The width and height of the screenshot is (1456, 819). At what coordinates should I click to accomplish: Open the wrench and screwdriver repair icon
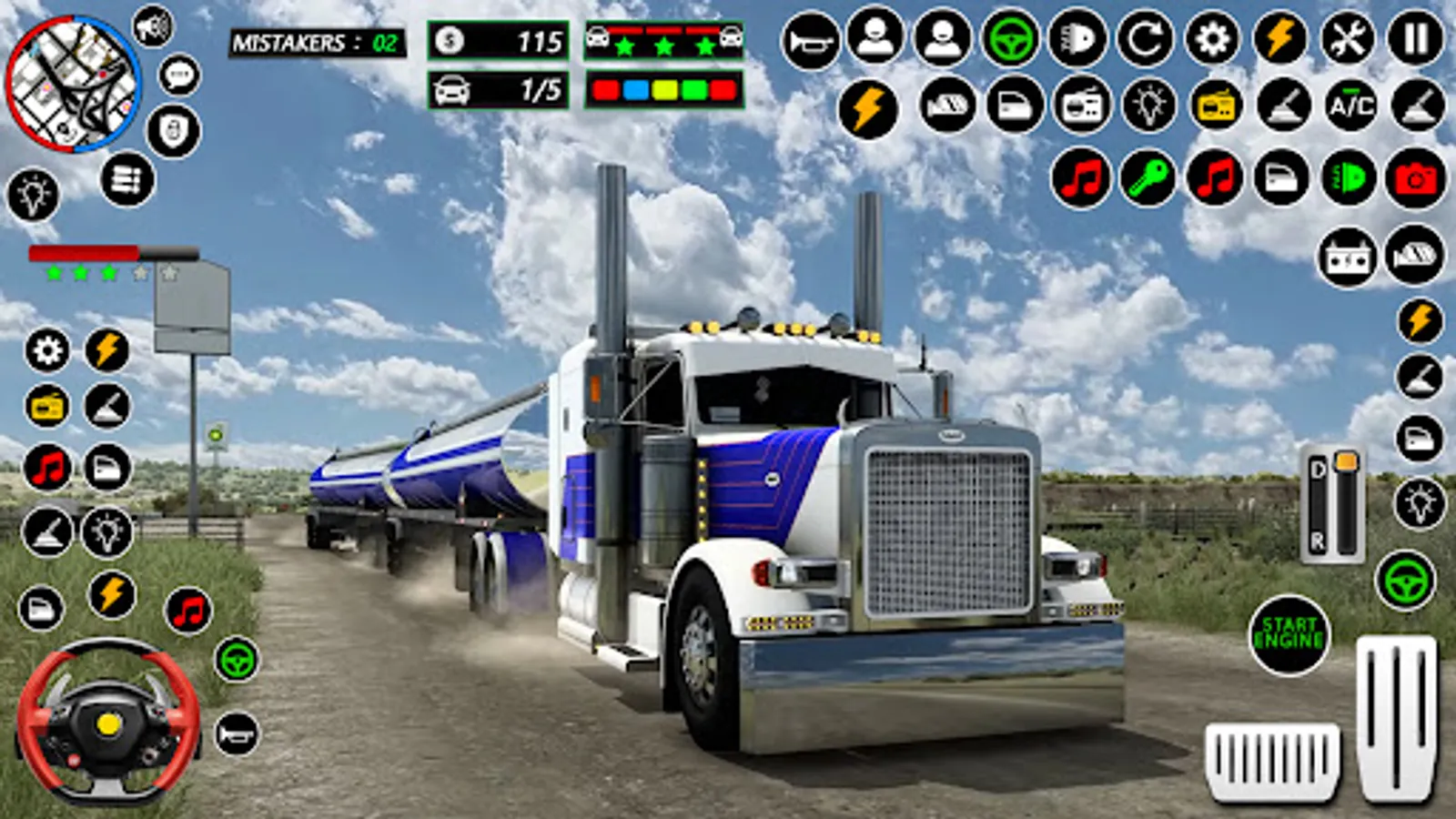[x=1348, y=39]
